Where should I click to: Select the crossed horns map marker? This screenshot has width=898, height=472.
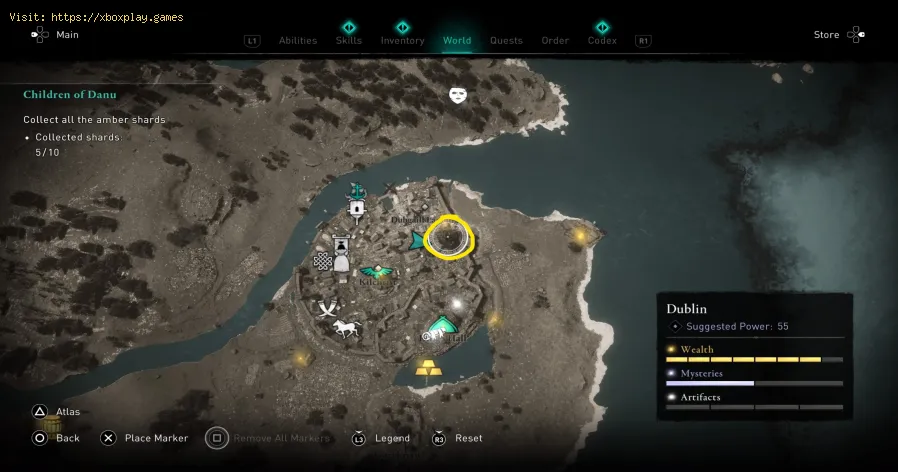pyautogui.click(x=327, y=309)
